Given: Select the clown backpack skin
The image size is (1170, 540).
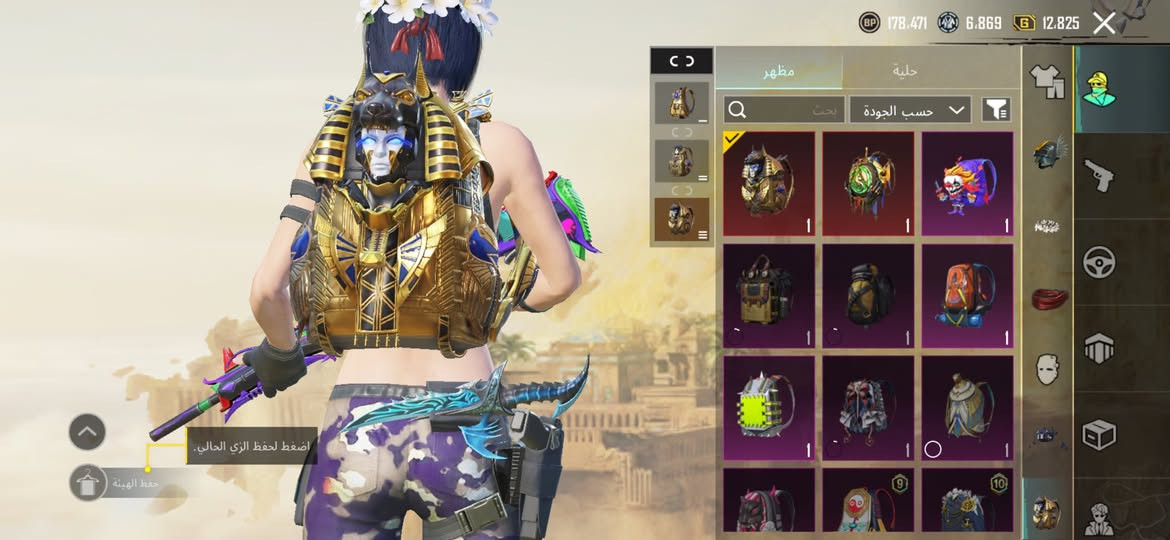Looking at the screenshot, I should pyautogui.click(x=966, y=184).
